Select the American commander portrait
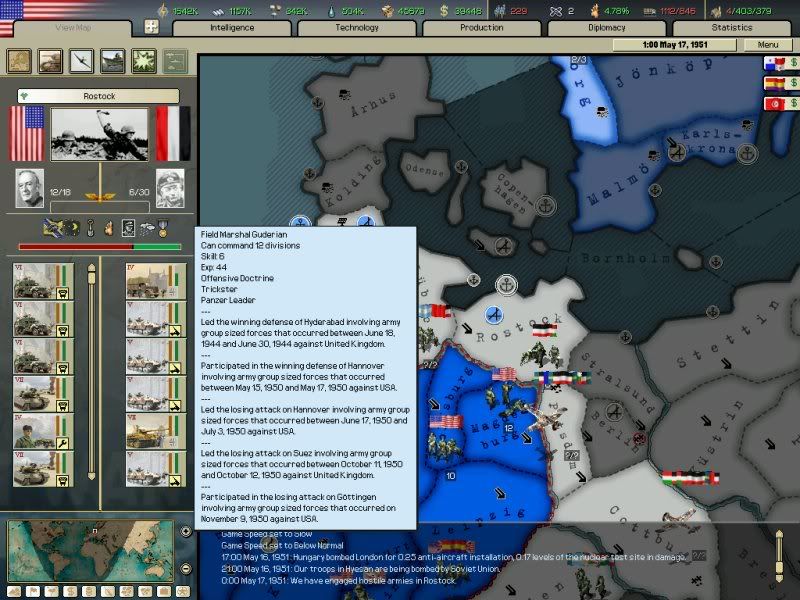This screenshot has width=800, height=600. tap(30, 187)
